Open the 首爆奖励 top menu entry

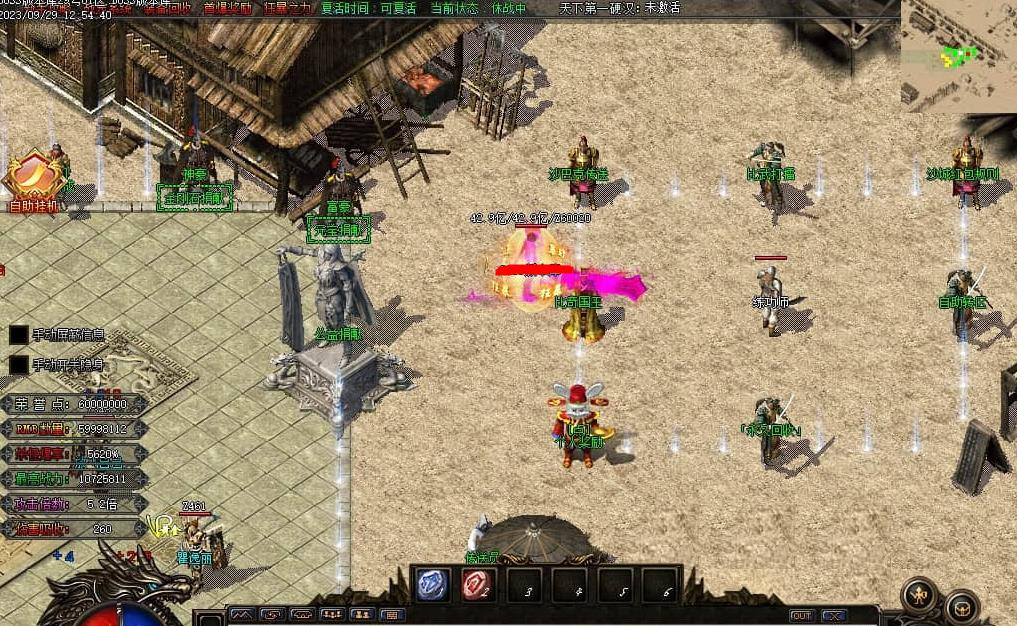pos(227,7)
